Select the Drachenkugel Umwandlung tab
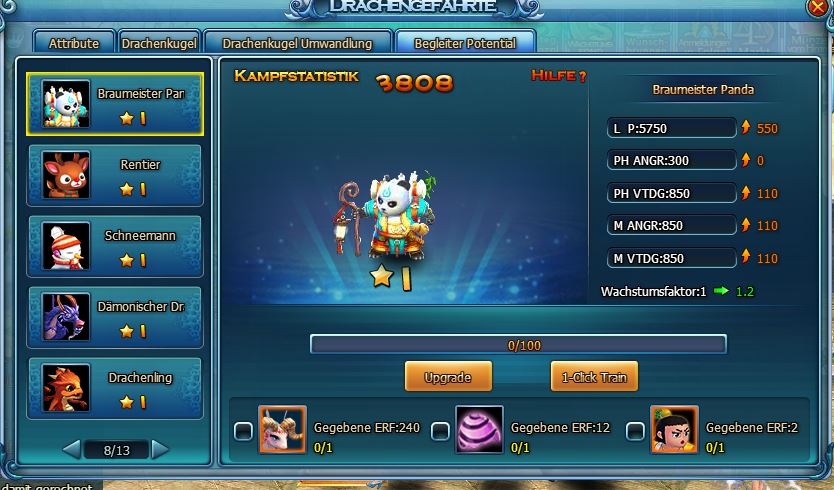Image resolution: width=834 pixels, height=490 pixels. pos(297,43)
